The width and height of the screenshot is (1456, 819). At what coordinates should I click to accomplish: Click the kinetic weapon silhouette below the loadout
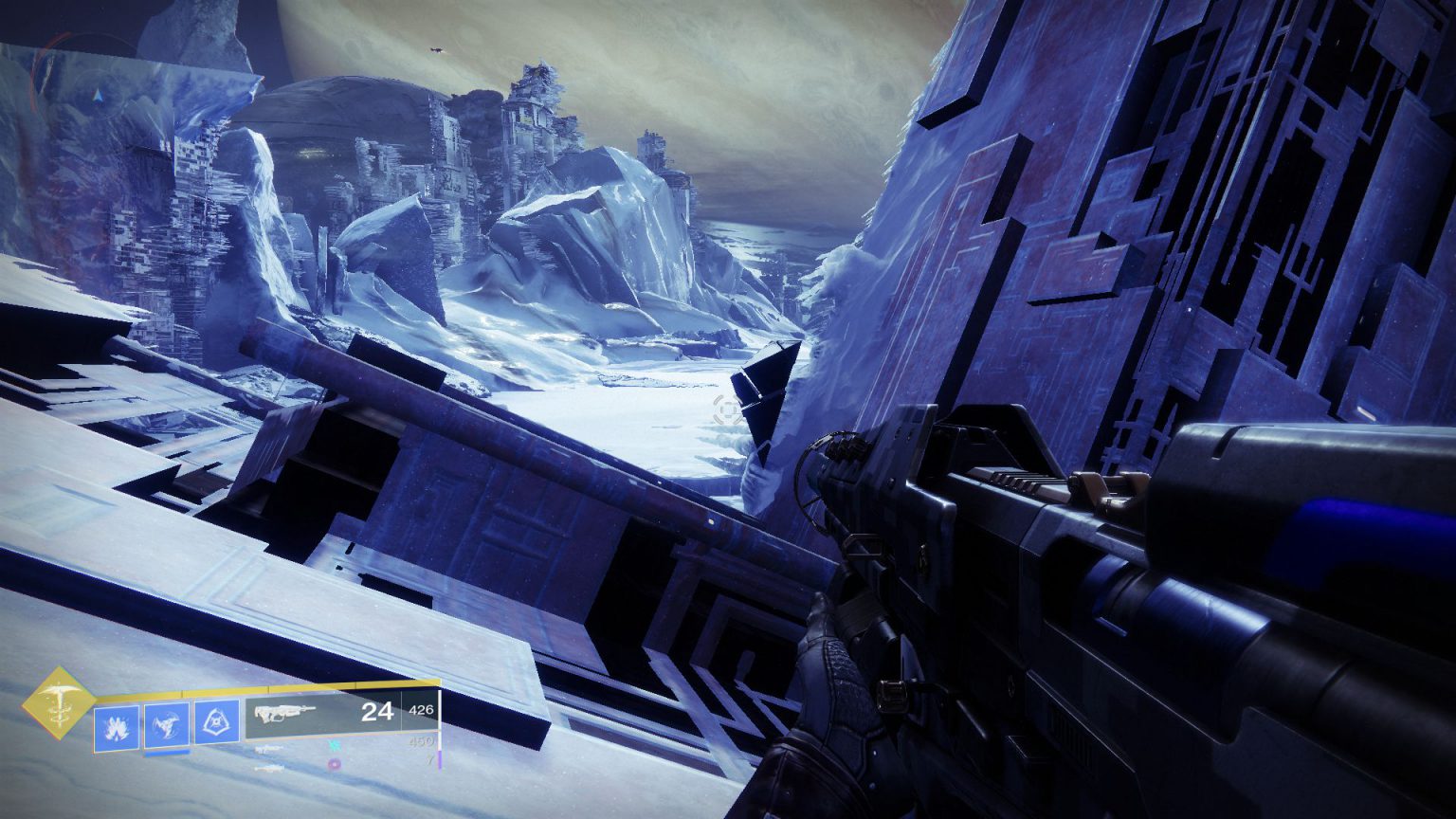(270, 750)
